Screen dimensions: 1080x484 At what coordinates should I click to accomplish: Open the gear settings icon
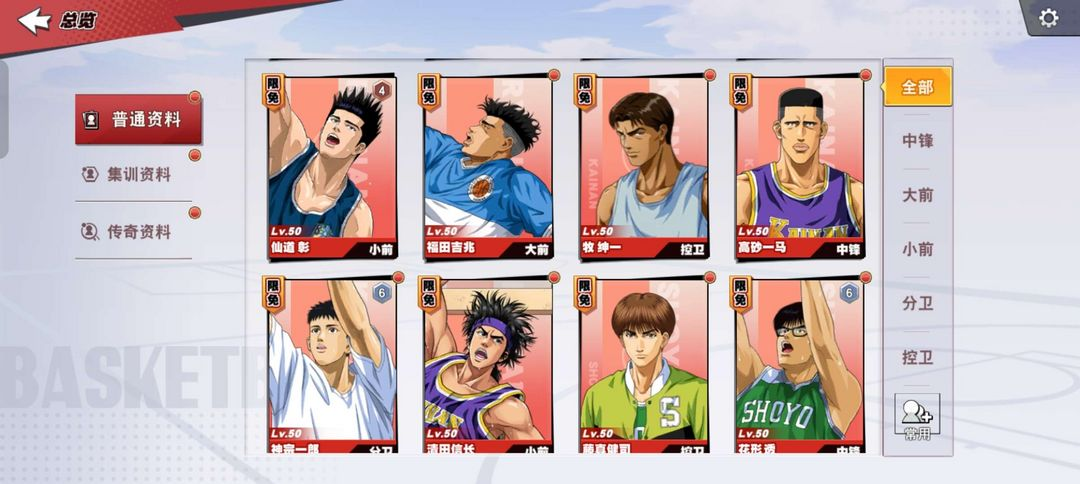tap(1048, 18)
